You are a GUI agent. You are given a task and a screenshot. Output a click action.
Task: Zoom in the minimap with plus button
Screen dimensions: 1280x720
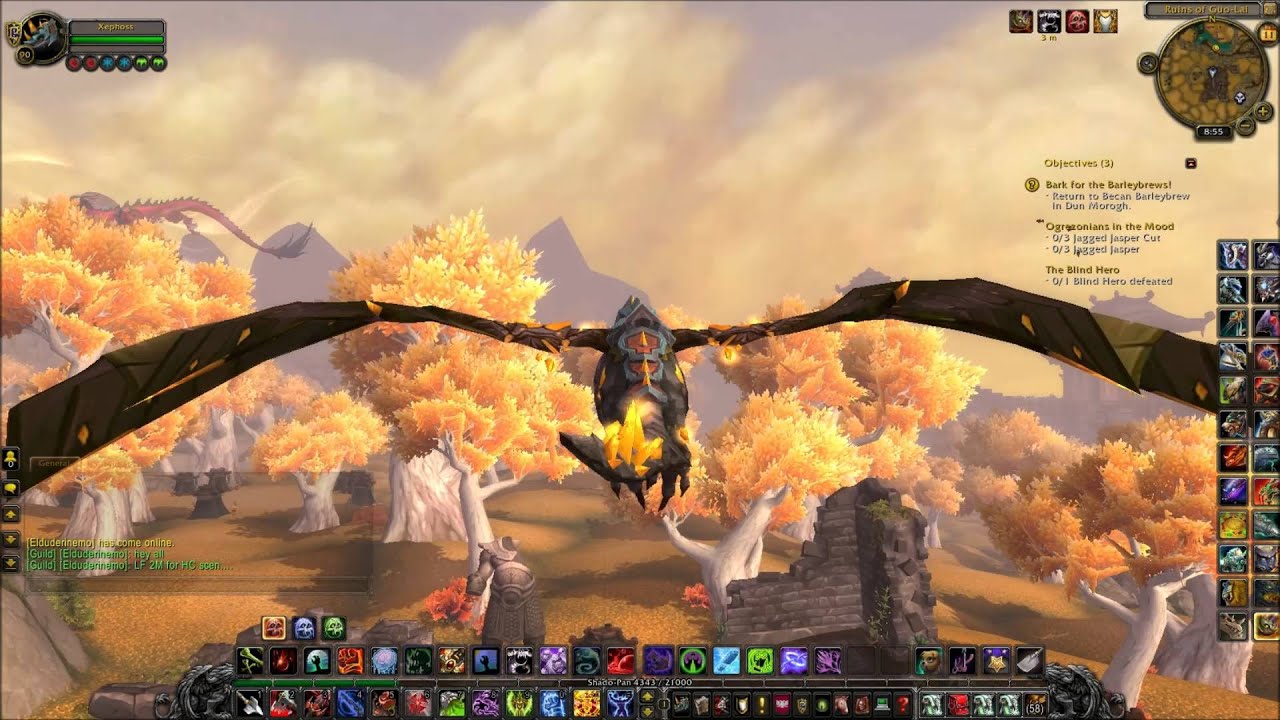(x=1263, y=111)
